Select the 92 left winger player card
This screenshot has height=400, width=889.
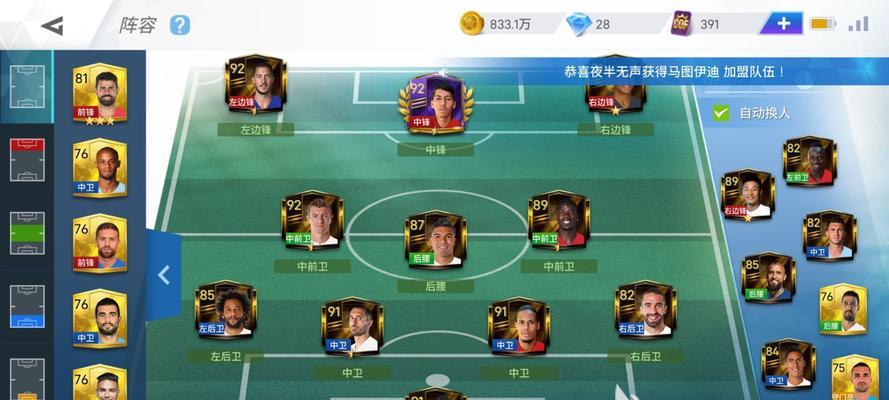point(256,85)
